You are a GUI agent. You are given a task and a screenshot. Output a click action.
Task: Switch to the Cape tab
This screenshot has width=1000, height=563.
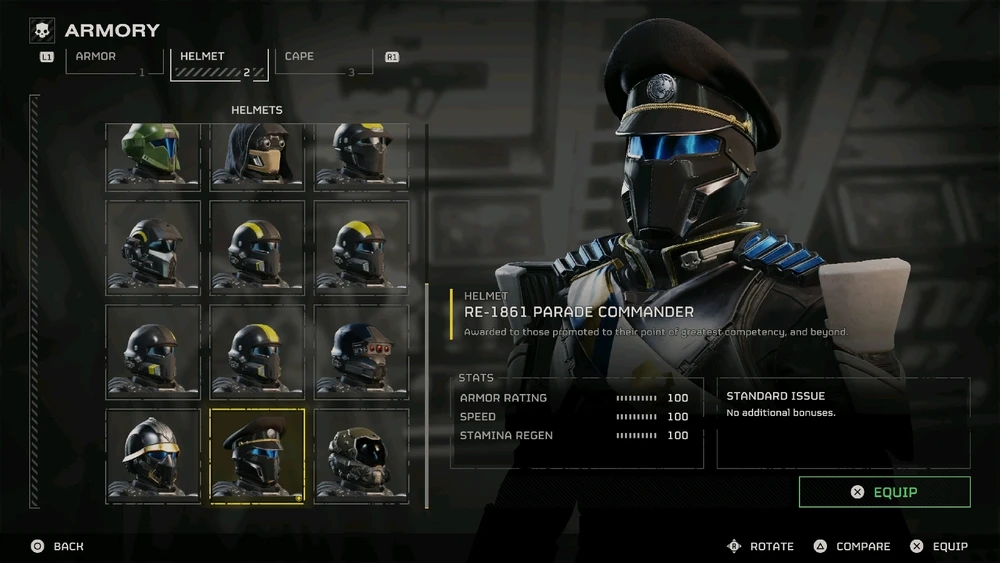(x=324, y=60)
